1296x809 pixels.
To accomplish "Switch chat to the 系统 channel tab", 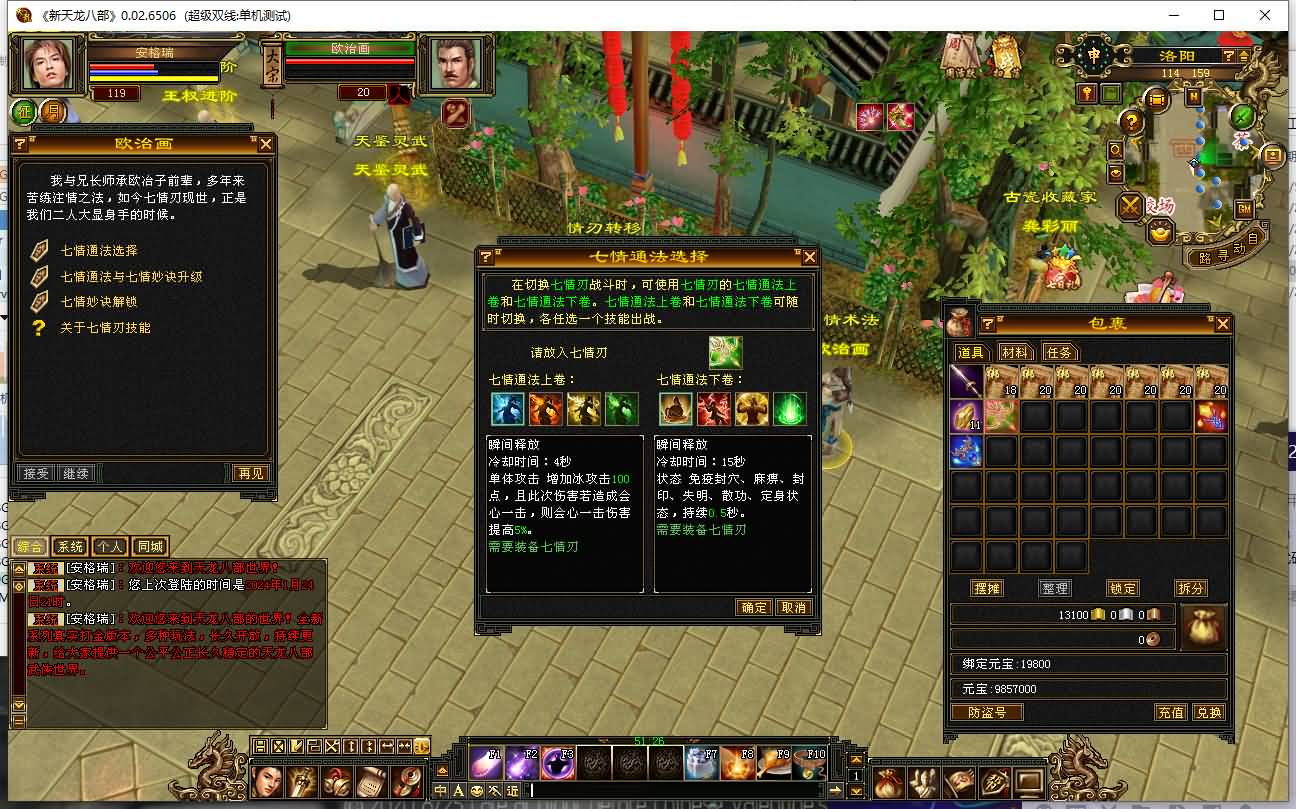I will [x=70, y=547].
